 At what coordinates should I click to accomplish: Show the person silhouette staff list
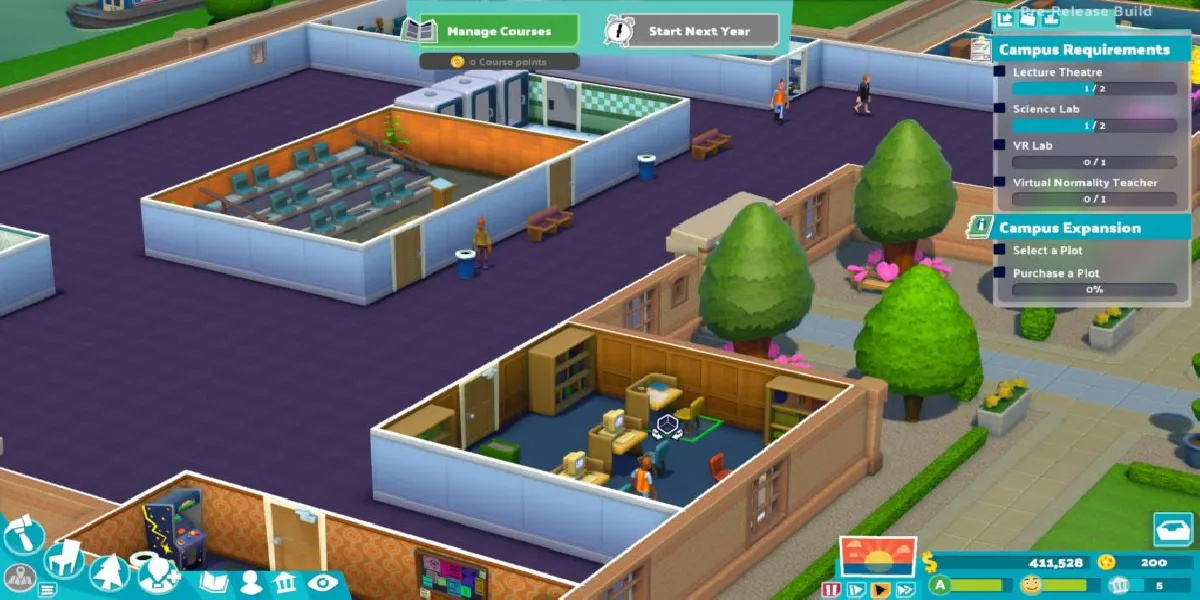[x=250, y=583]
